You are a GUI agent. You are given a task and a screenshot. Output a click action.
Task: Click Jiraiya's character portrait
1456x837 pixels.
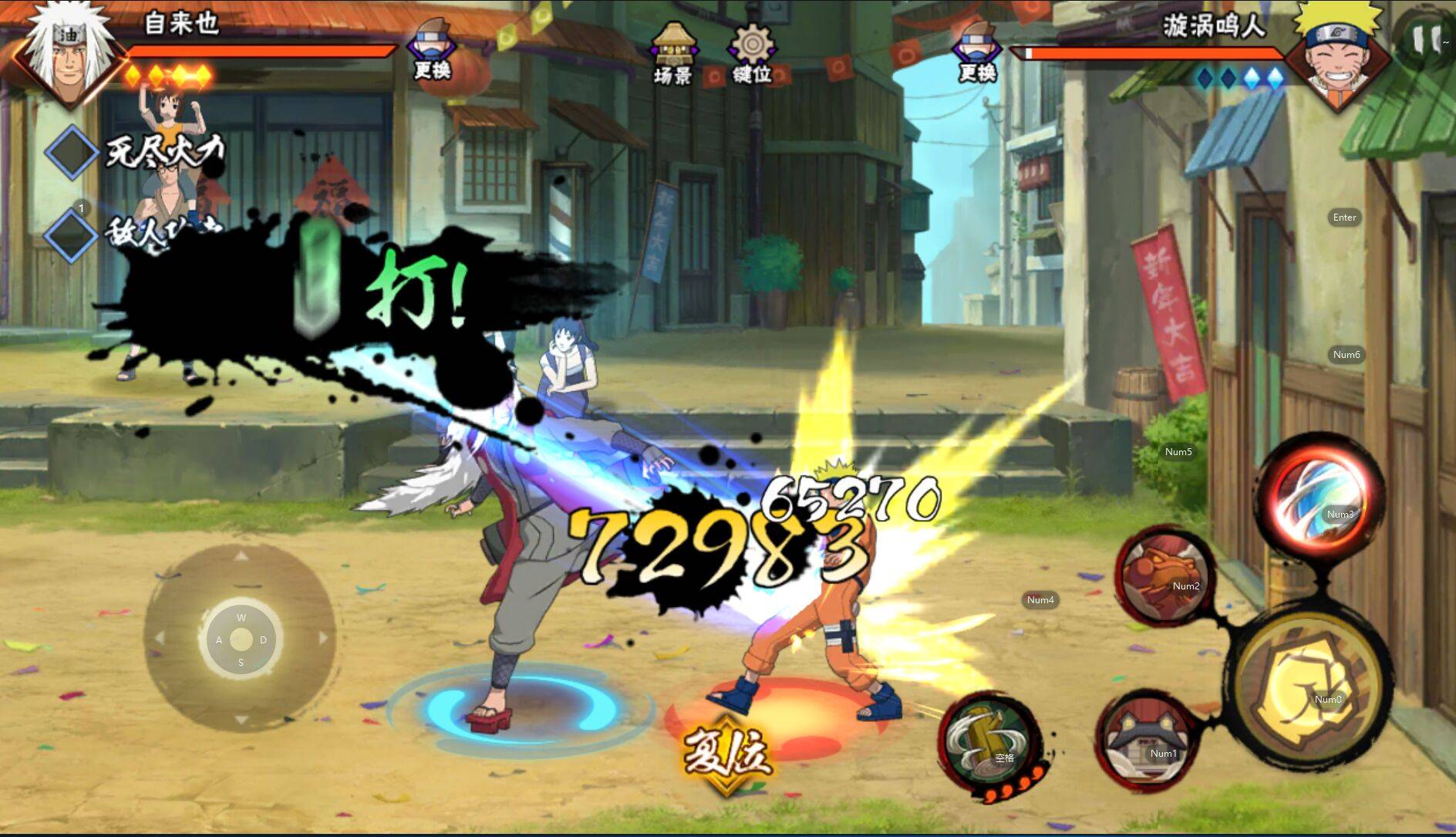click(x=68, y=54)
